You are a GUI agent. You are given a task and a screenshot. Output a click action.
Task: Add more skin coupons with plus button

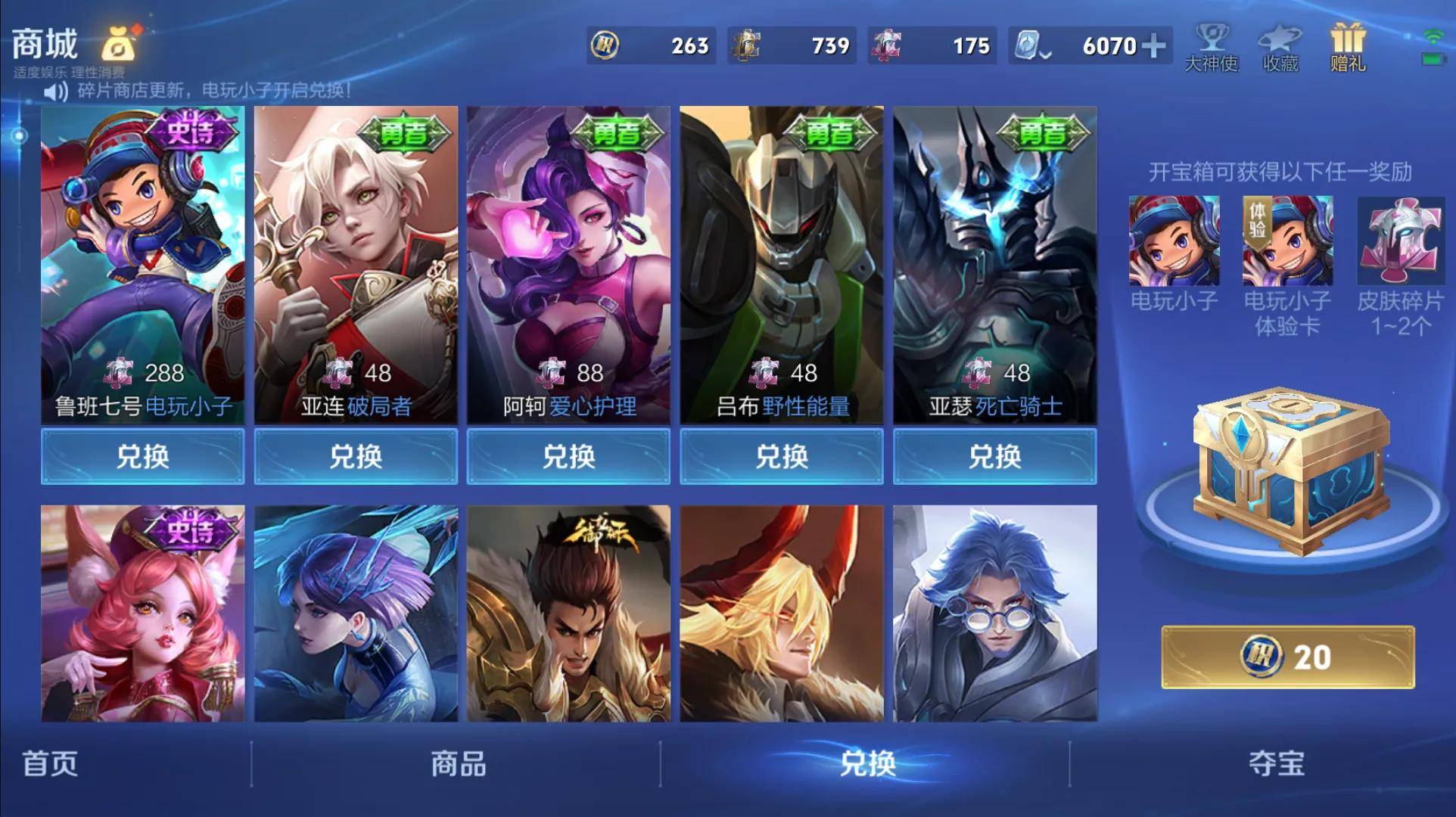1154,46
